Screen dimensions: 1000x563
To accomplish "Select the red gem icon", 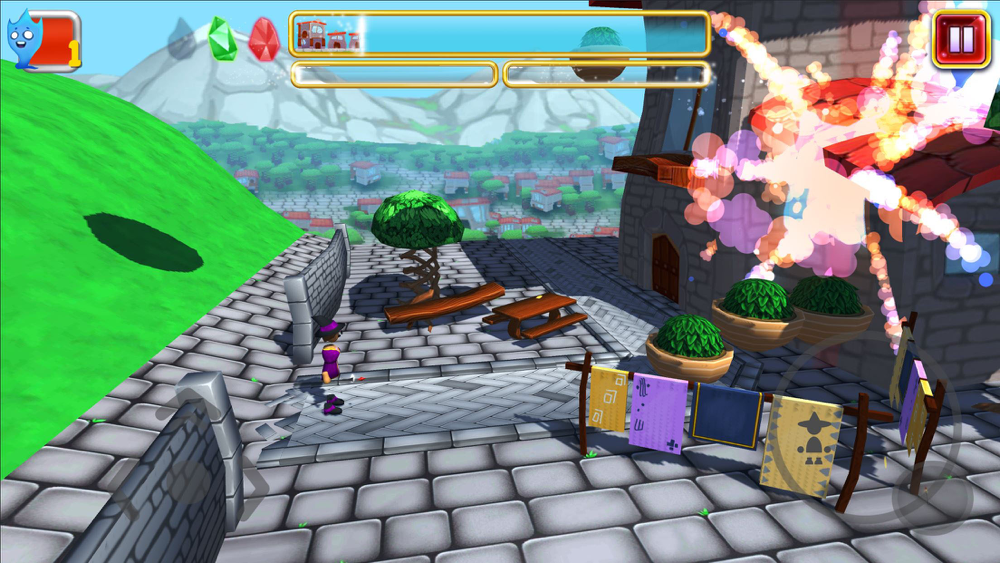I will (x=264, y=40).
